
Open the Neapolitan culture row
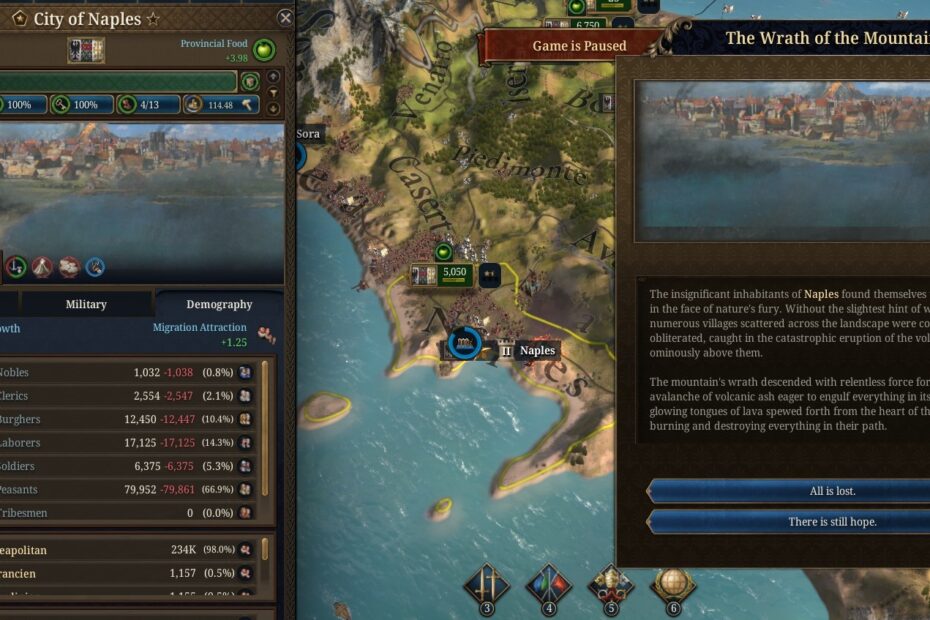click(x=130, y=550)
